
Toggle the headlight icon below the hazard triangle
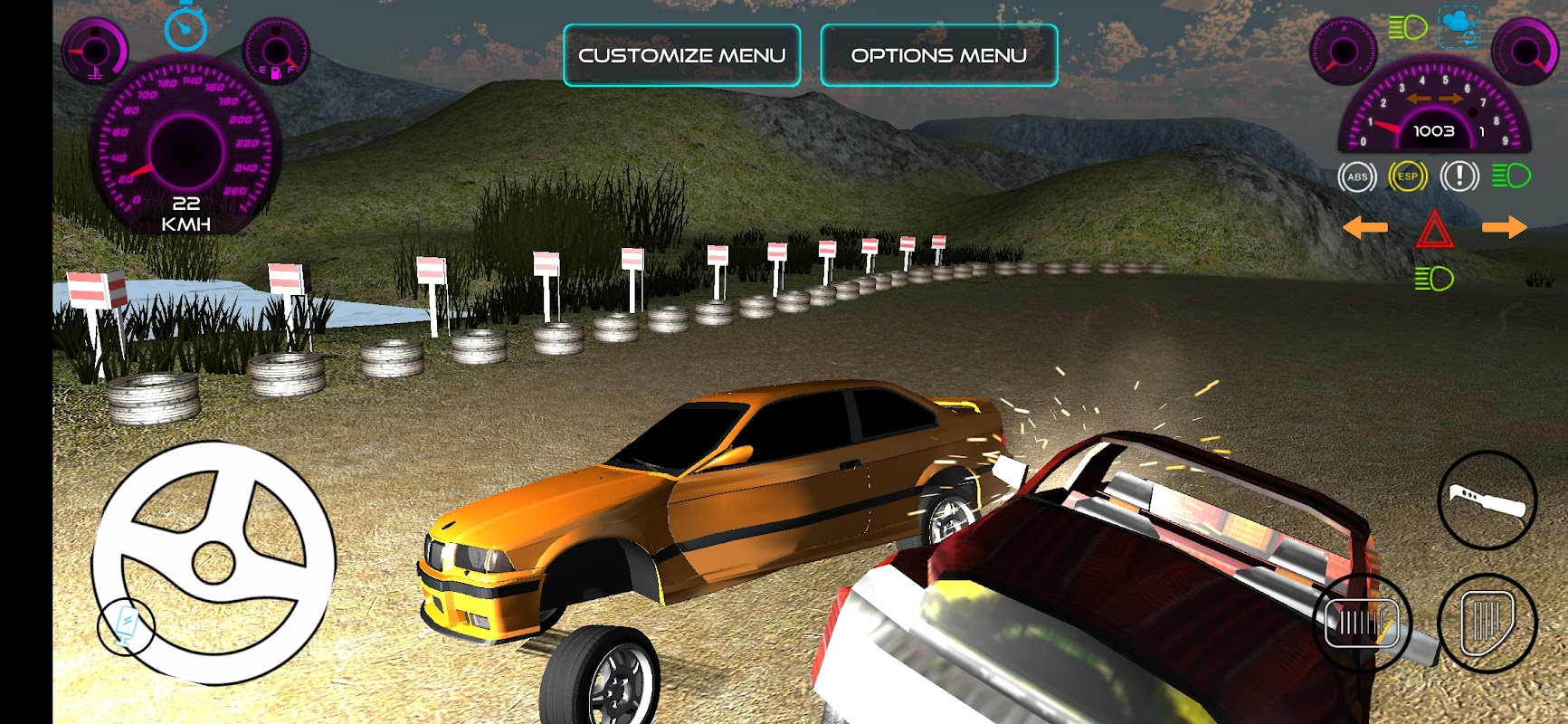click(x=1434, y=279)
